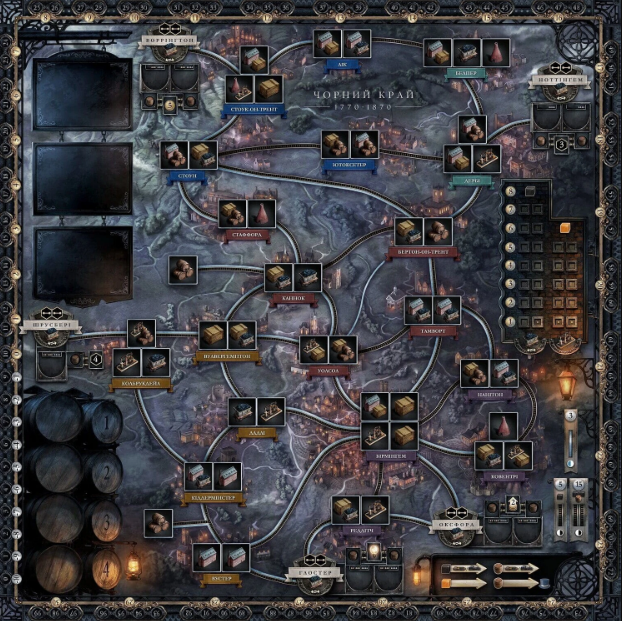Select the Лик city location
This screenshot has width=622, height=621.
(x=342, y=43)
